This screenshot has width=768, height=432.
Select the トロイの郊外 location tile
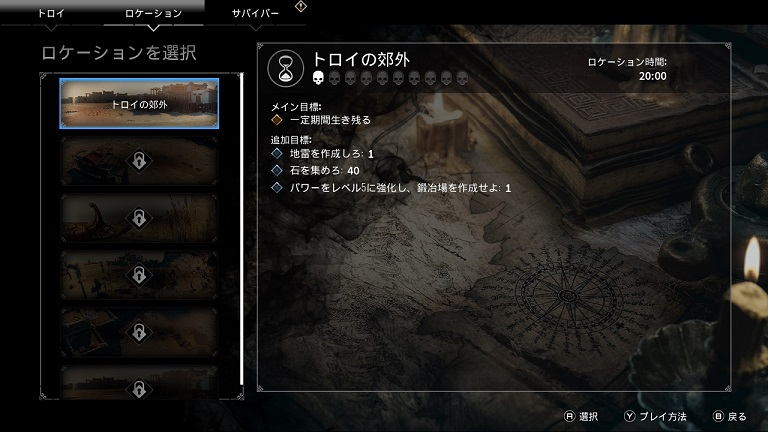click(139, 103)
